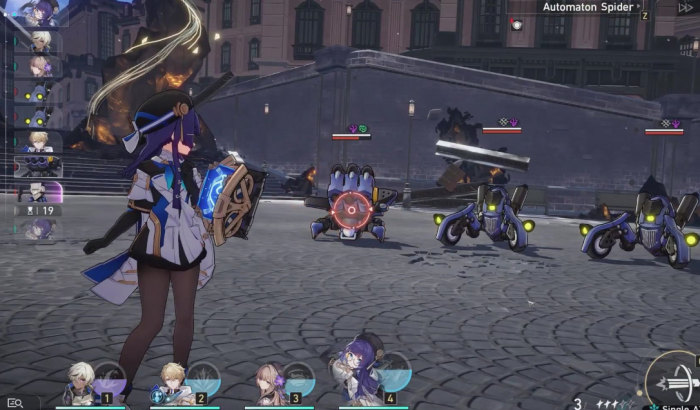Select the white-haired character in party slot 1
The width and height of the screenshot is (700, 410).
click(83, 382)
